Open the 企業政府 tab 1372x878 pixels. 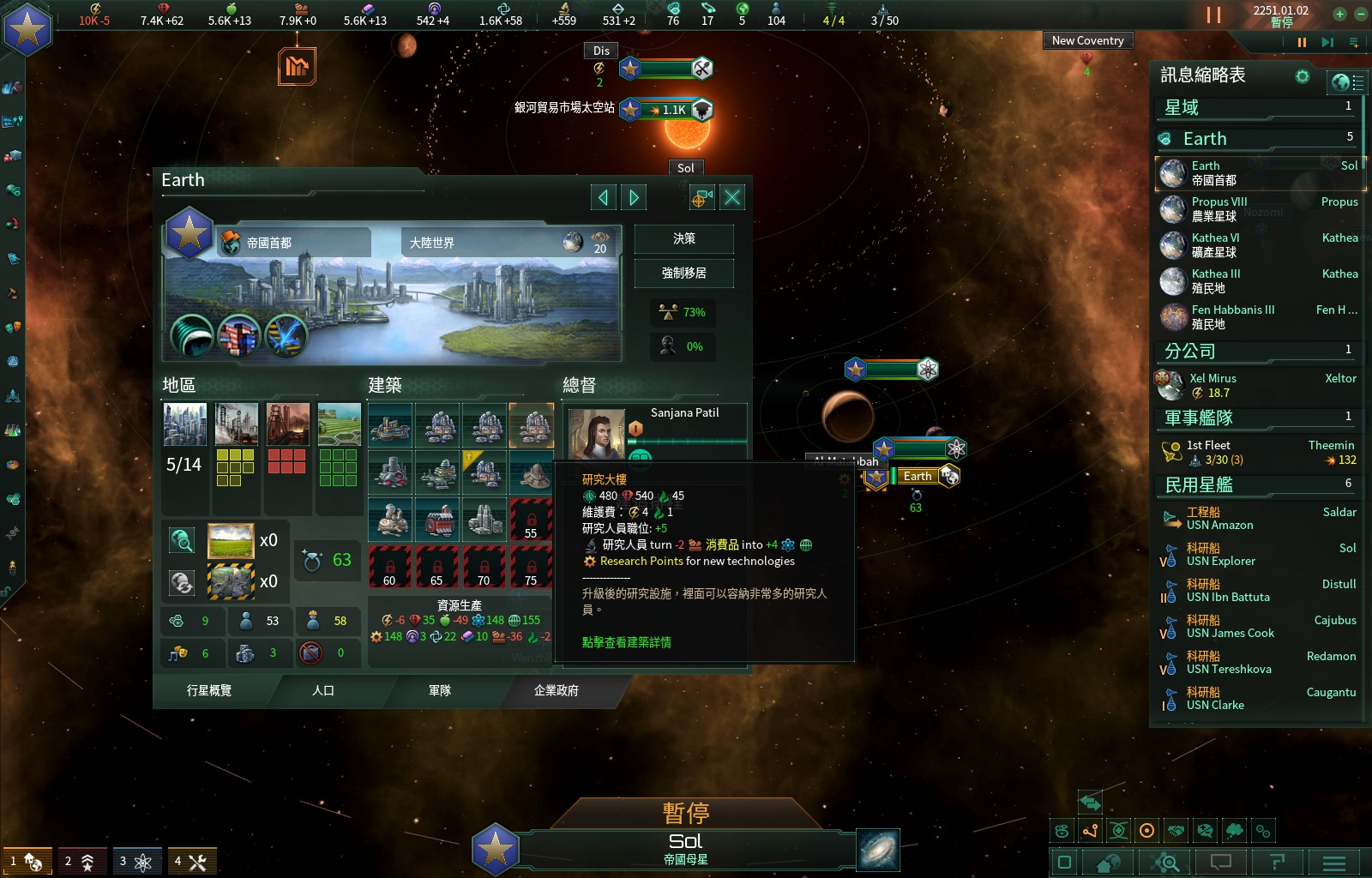[557, 690]
